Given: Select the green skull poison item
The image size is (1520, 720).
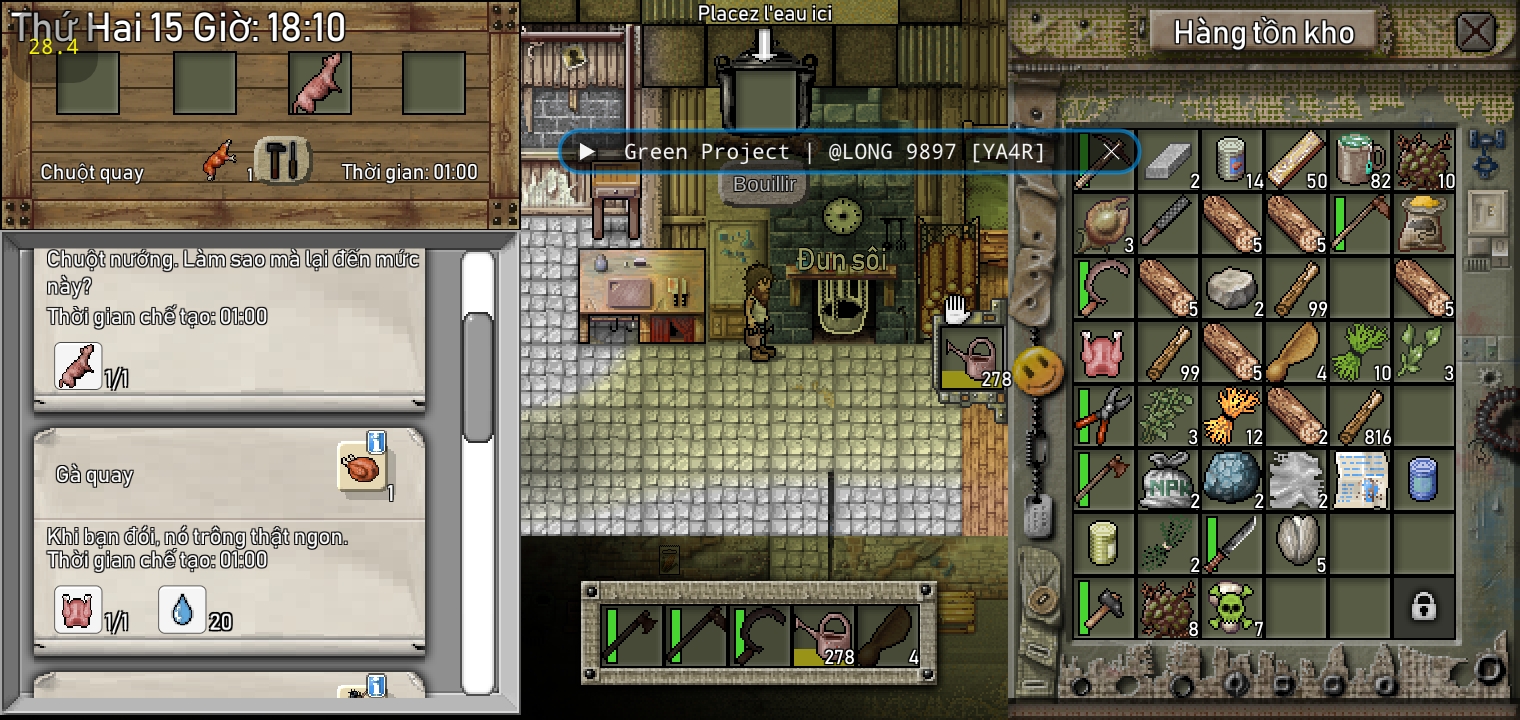Looking at the screenshot, I should (1231, 606).
